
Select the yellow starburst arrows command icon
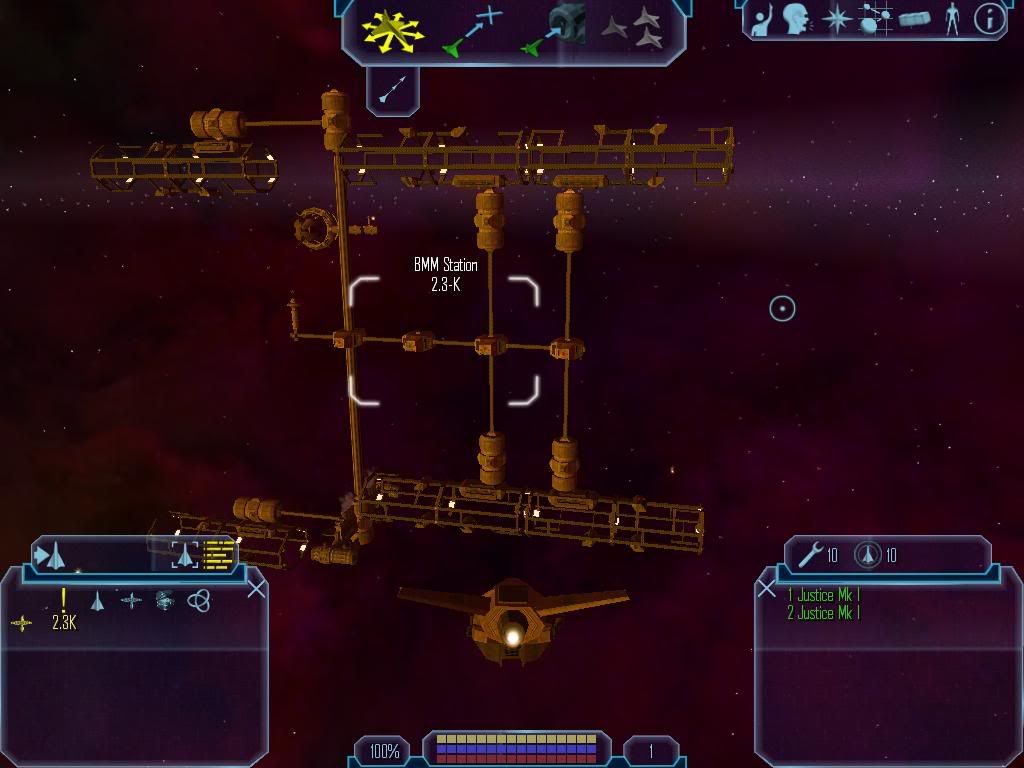tap(393, 29)
